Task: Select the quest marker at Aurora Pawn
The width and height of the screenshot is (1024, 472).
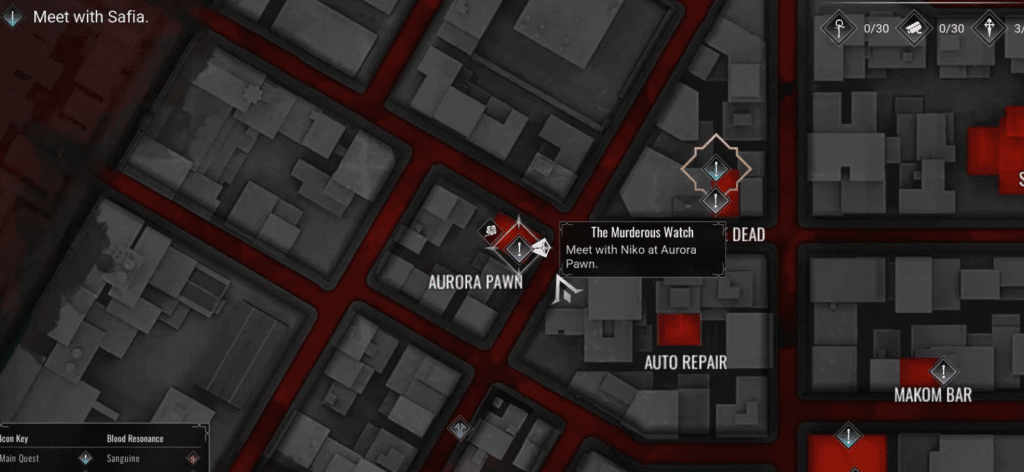Action: [520, 248]
